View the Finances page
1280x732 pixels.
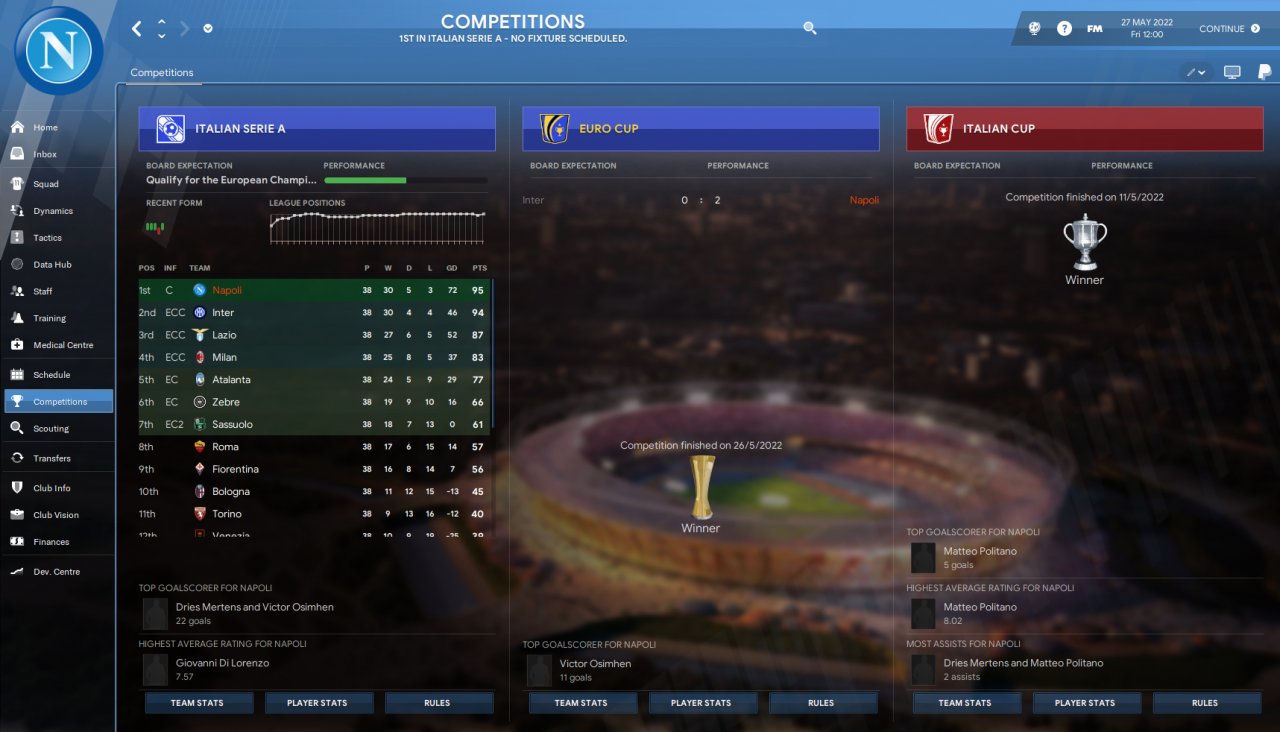tap(51, 542)
